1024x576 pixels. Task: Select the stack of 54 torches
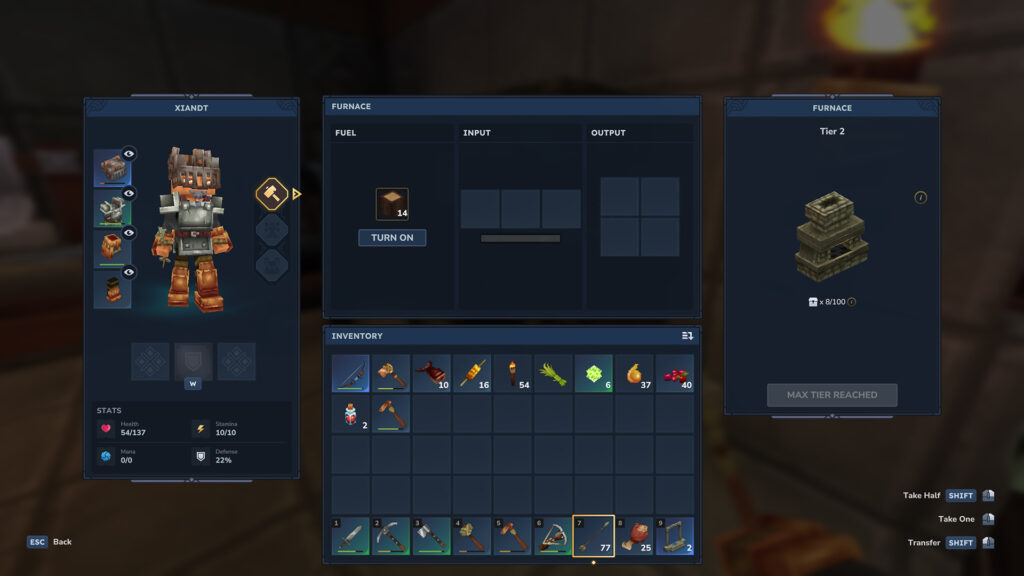(513, 373)
